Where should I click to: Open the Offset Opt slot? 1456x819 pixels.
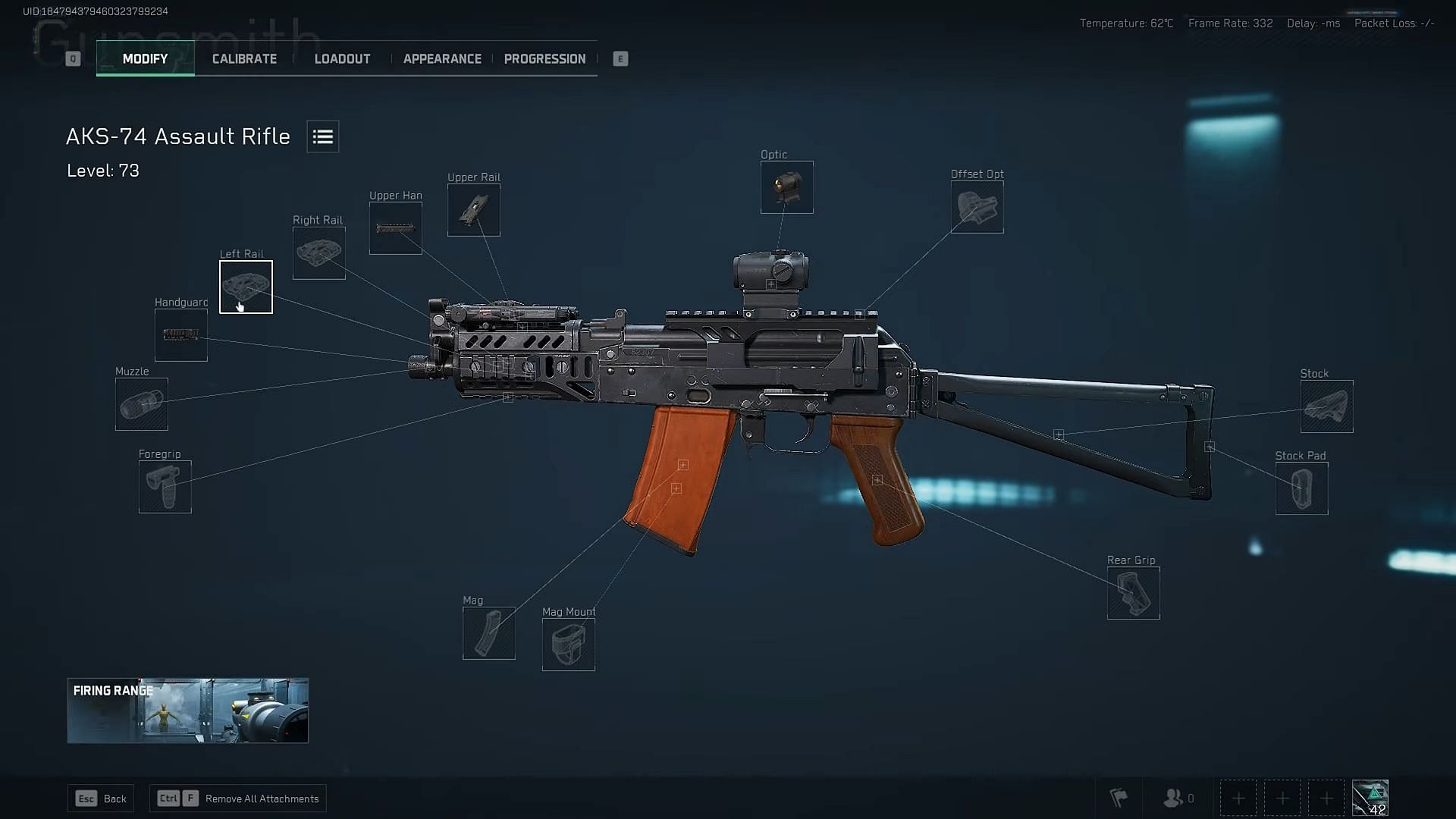[x=977, y=206]
